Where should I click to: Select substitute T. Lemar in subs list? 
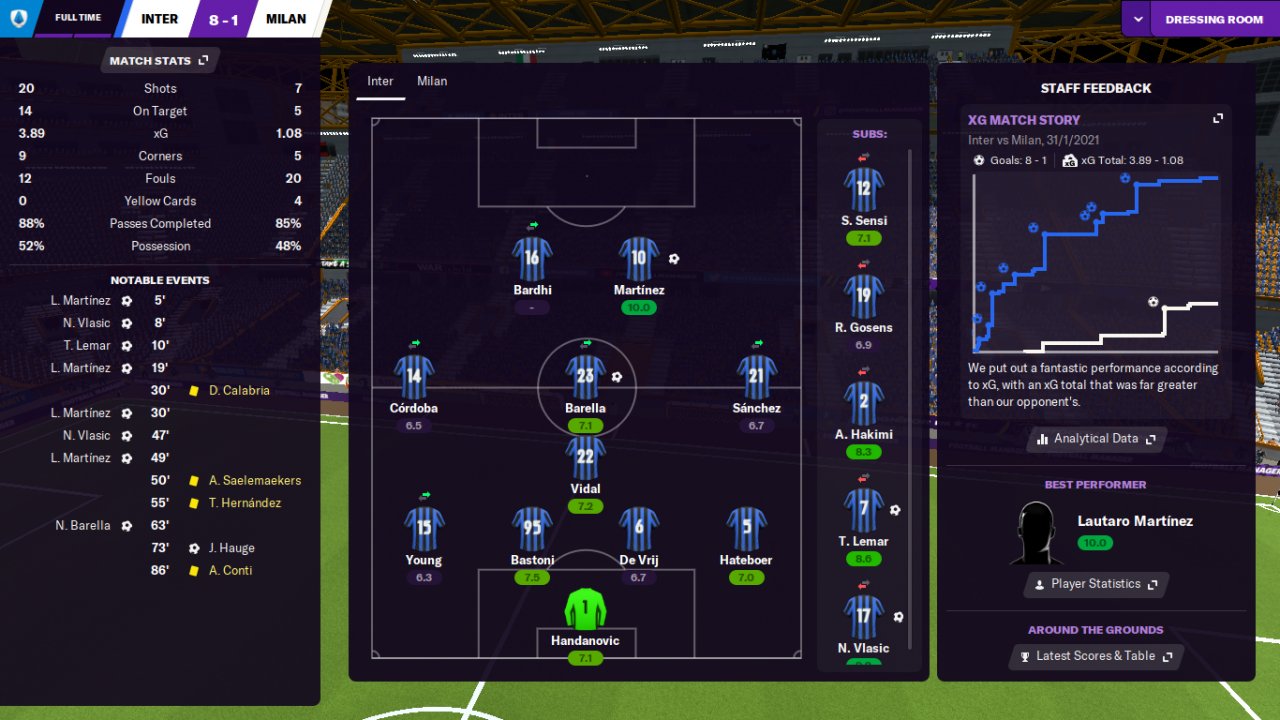click(x=864, y=510)
